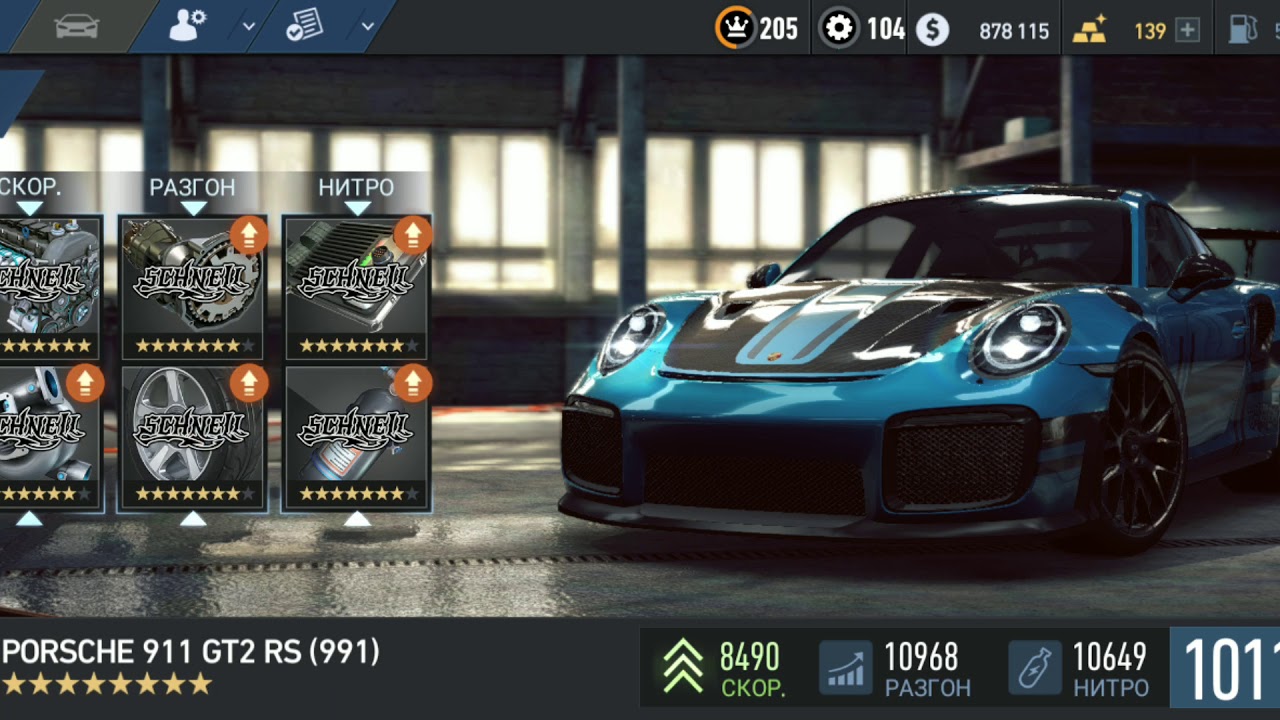Tap the fuel pump icon
Viewport: 1280px width, 720px height.
(1243, 29)
